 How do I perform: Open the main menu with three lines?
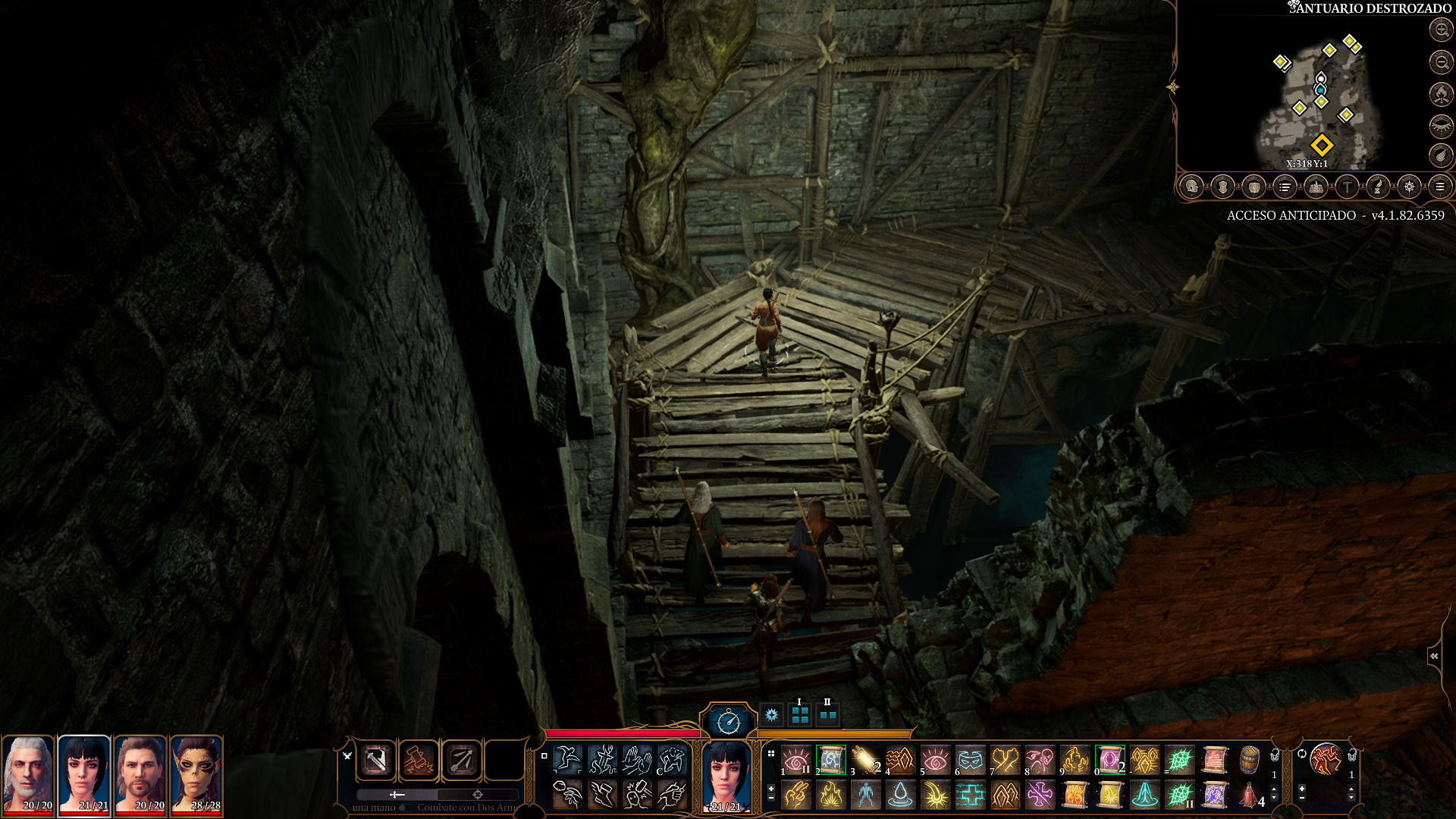point(1439,187)
